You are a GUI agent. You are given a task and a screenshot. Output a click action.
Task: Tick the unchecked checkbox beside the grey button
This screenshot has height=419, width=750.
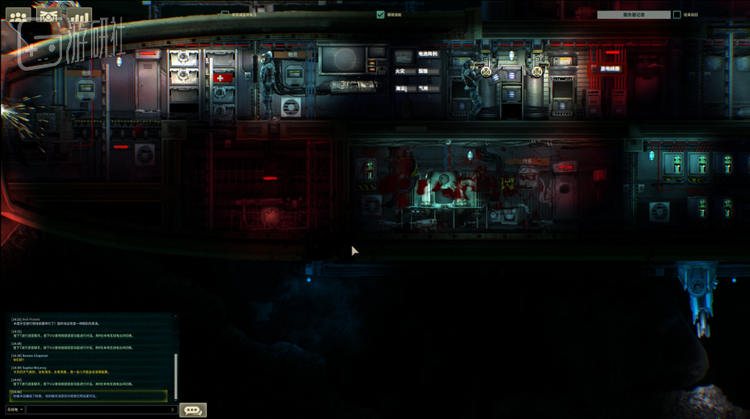click(677, 15)
